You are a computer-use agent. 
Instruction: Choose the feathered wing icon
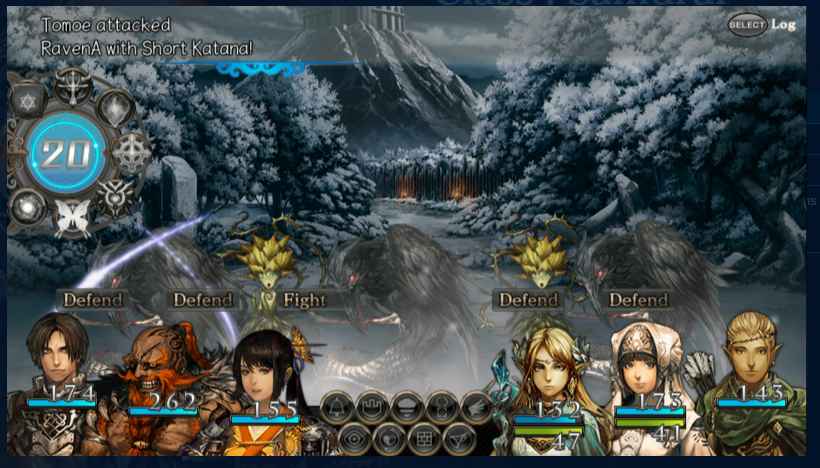pos(477,406)
